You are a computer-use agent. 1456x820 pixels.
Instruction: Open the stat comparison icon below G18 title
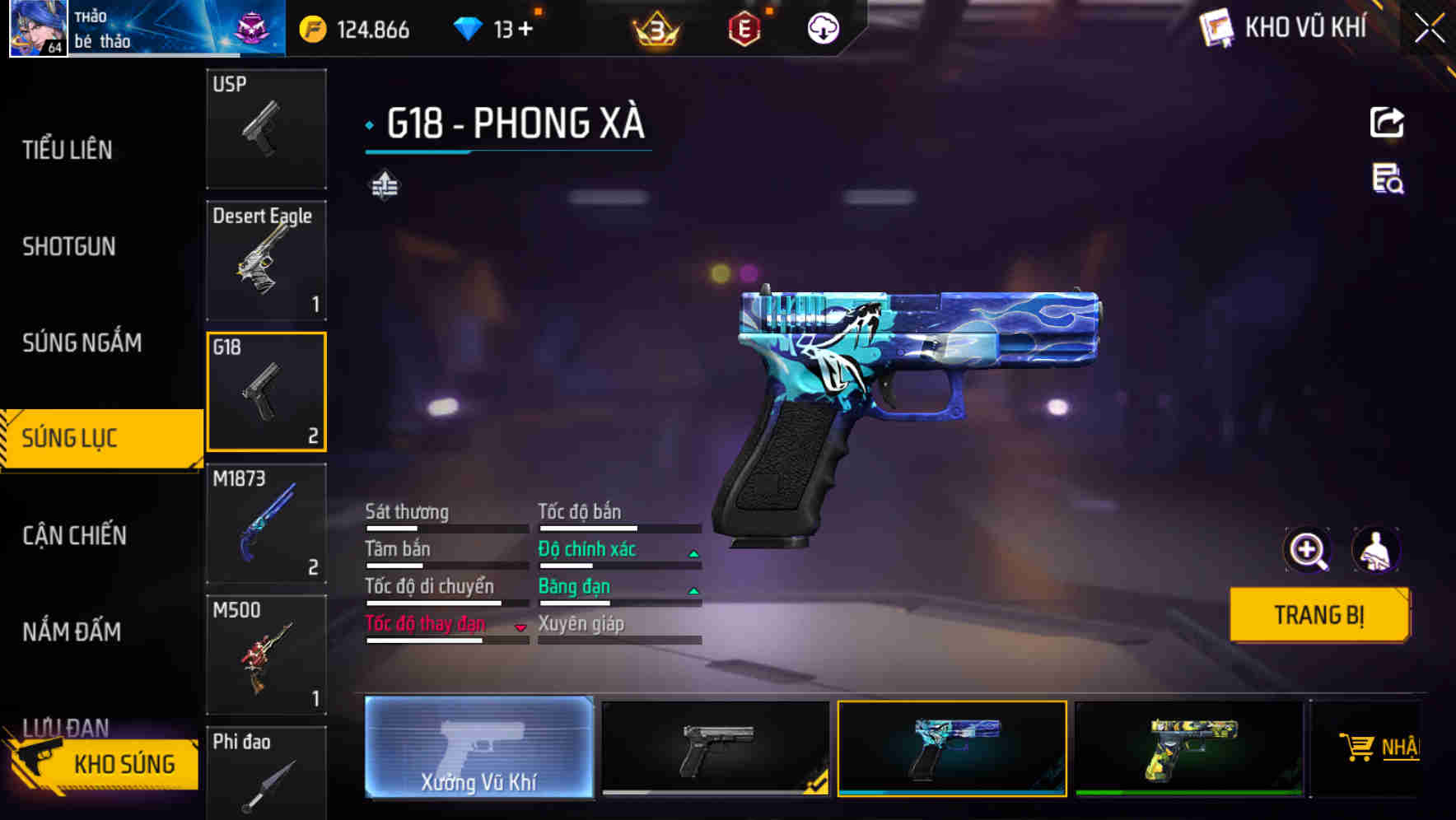pyautogui.click(x=385, y=186)
